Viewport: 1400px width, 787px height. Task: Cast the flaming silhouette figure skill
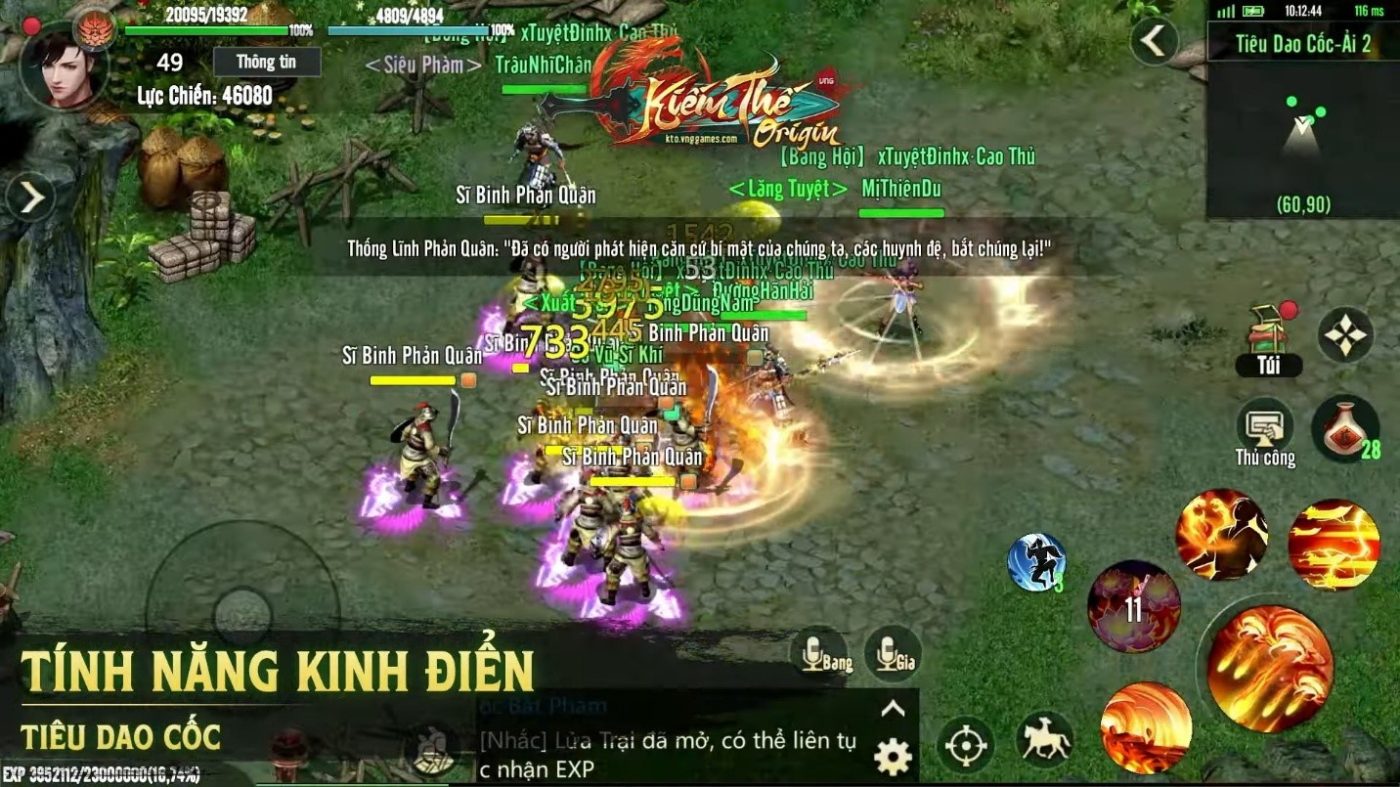(x=1221, y=534)
